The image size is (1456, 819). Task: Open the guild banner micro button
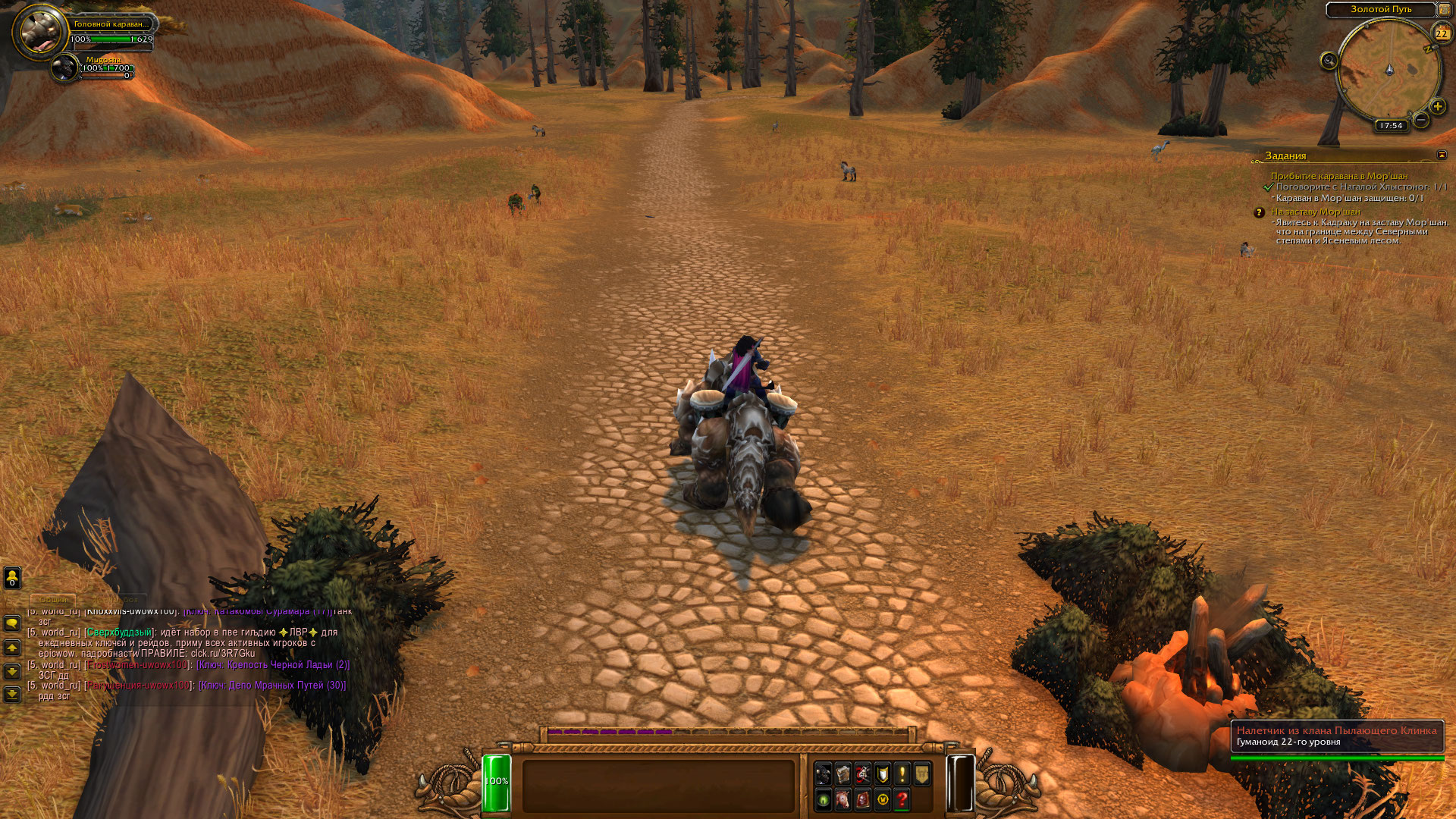click(921, 774)
